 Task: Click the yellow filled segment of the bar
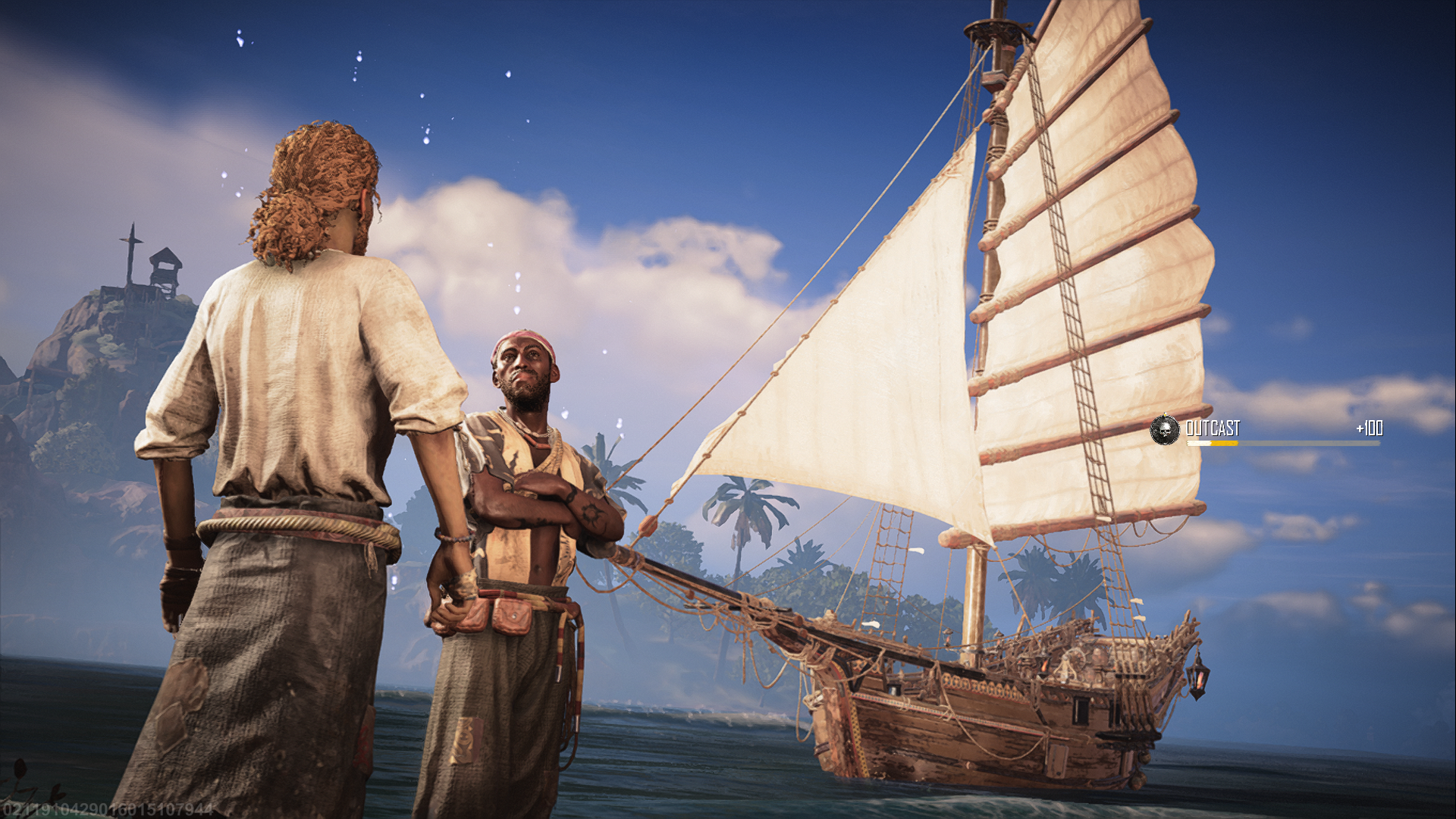tap(1226, 444)
